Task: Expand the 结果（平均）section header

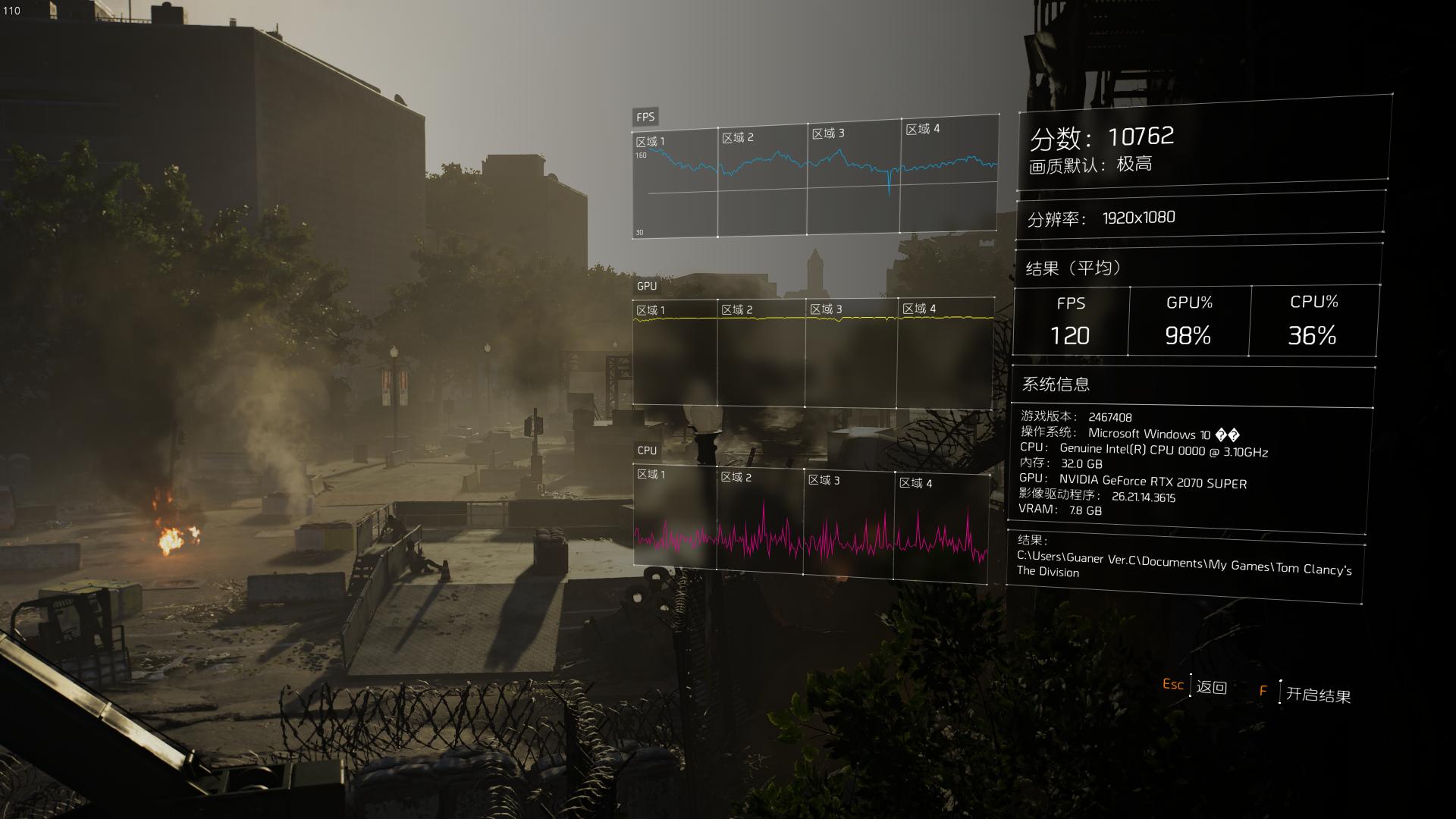Action: pyautogui.click(x=1072, y=267)
